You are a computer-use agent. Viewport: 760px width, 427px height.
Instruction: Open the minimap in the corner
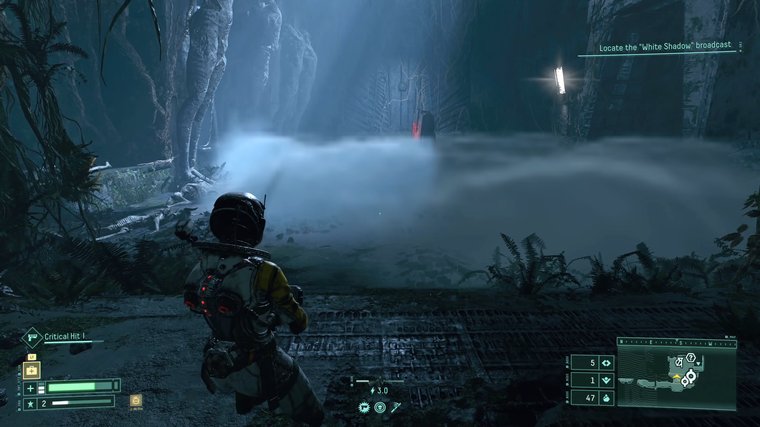pos(677,372)
